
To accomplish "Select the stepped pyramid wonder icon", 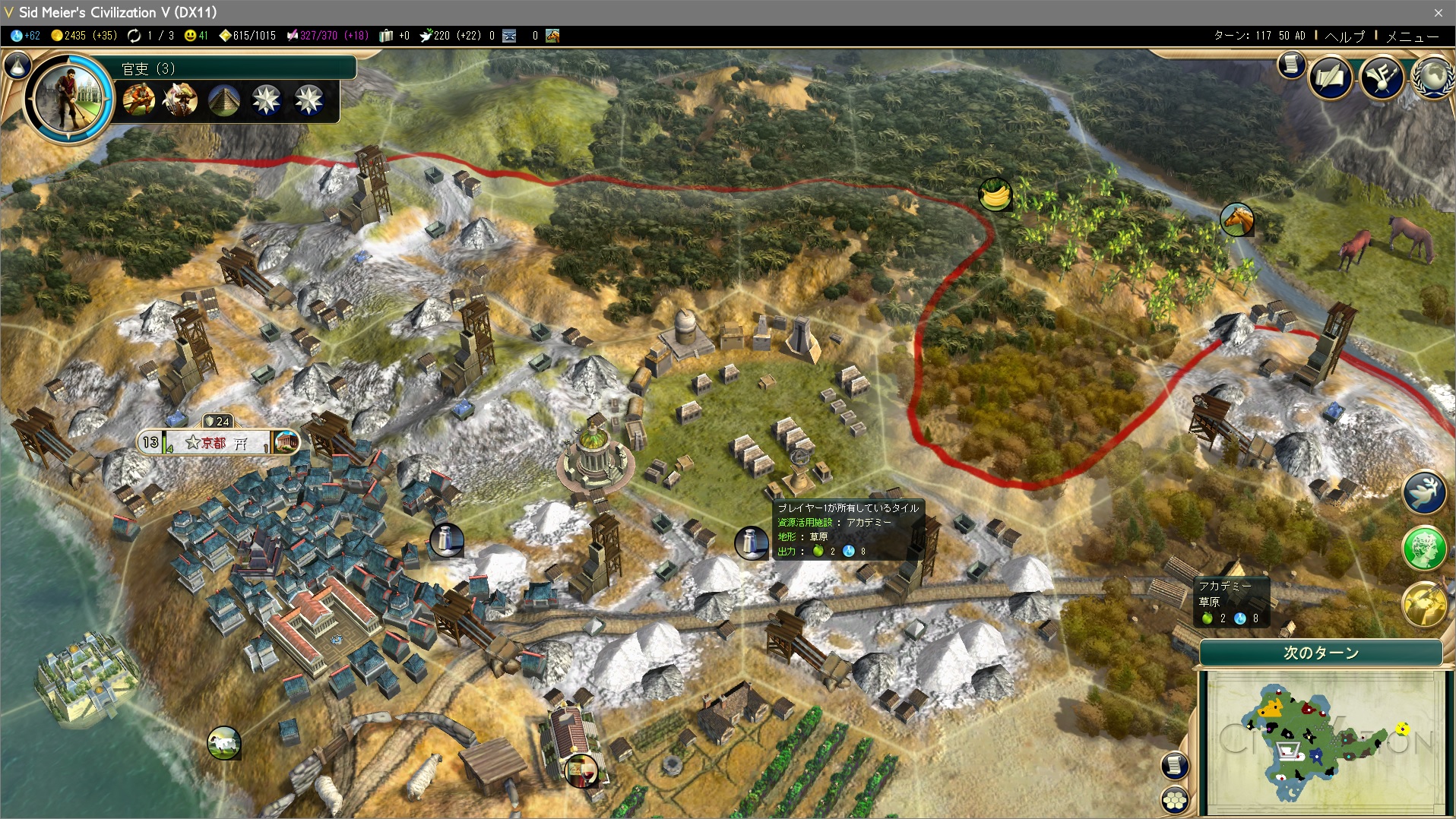I will pos(224,100).
